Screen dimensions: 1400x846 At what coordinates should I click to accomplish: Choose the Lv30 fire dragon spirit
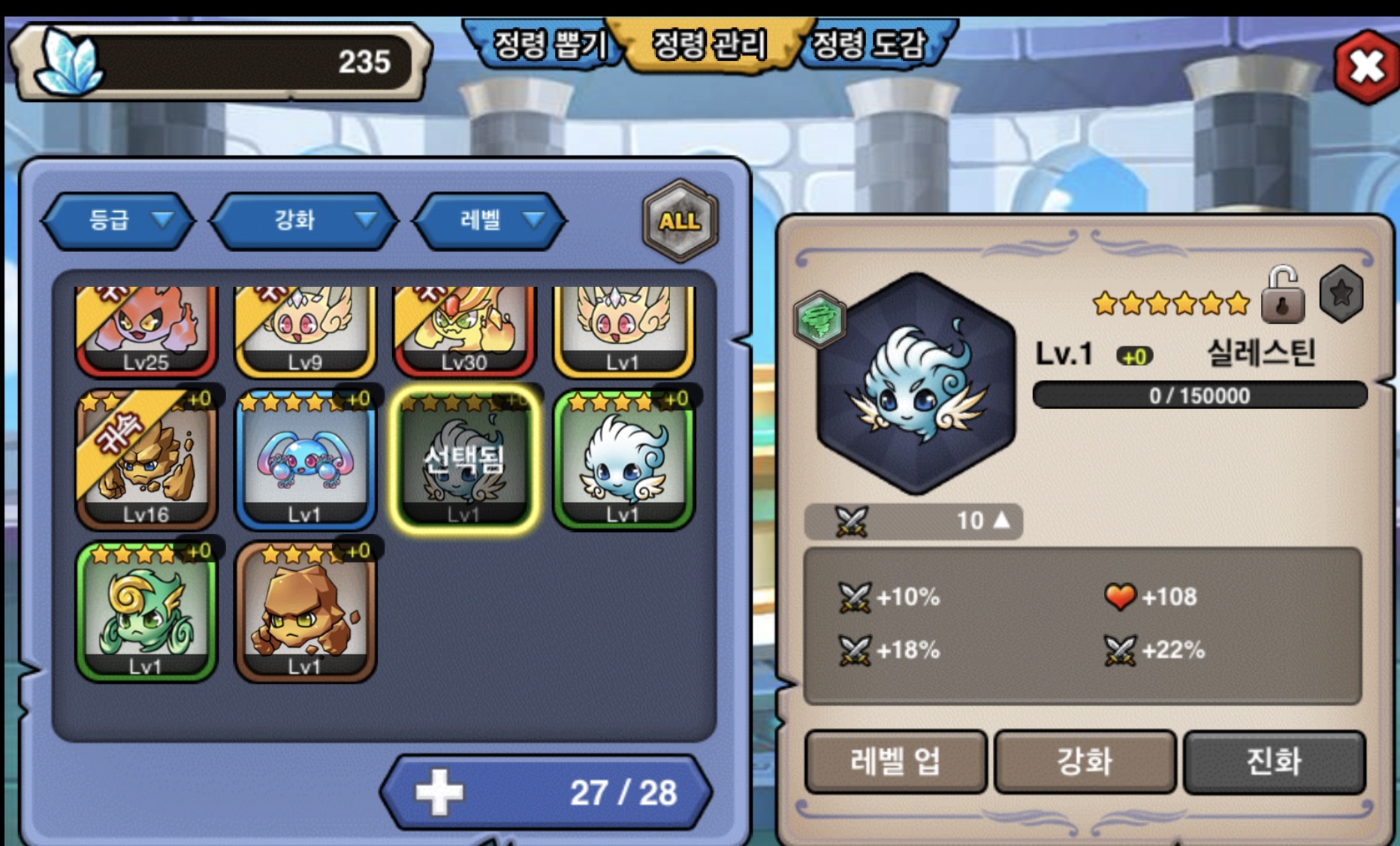tap(464, 331)
